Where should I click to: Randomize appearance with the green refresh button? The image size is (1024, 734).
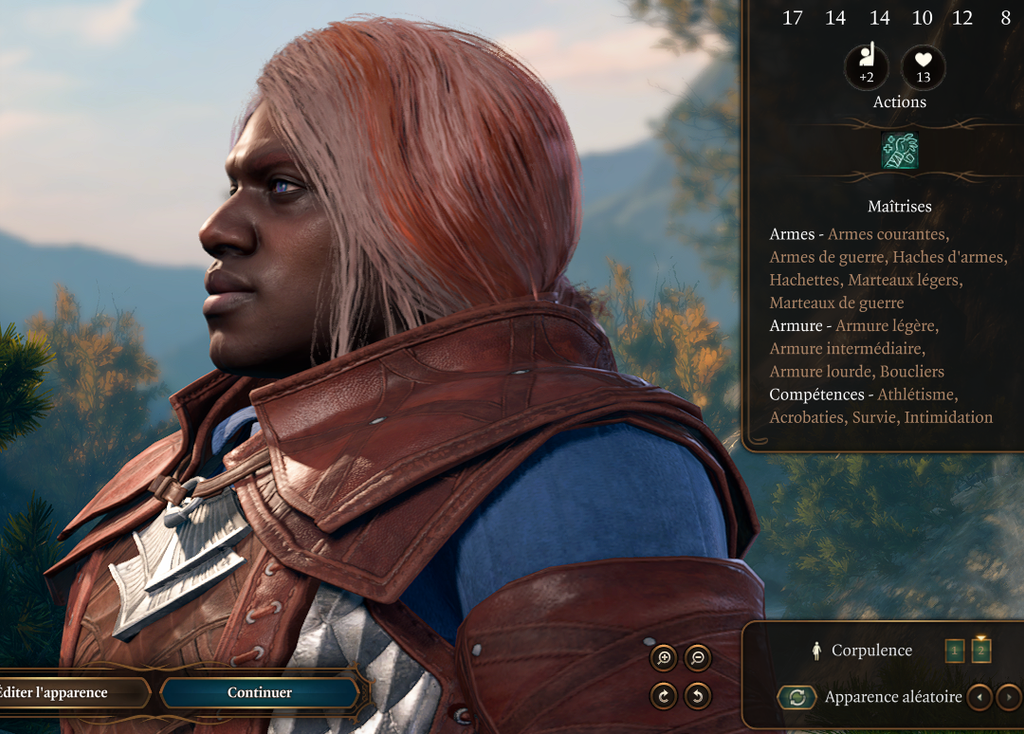click(x=797, y=697)
